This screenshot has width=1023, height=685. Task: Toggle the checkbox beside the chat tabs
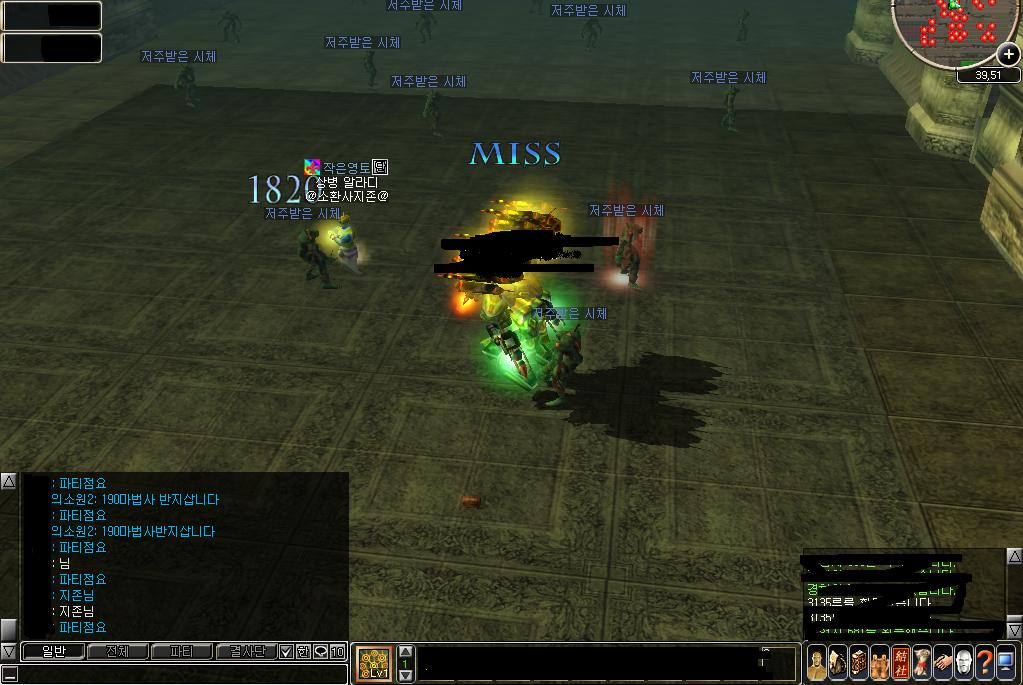286,652
